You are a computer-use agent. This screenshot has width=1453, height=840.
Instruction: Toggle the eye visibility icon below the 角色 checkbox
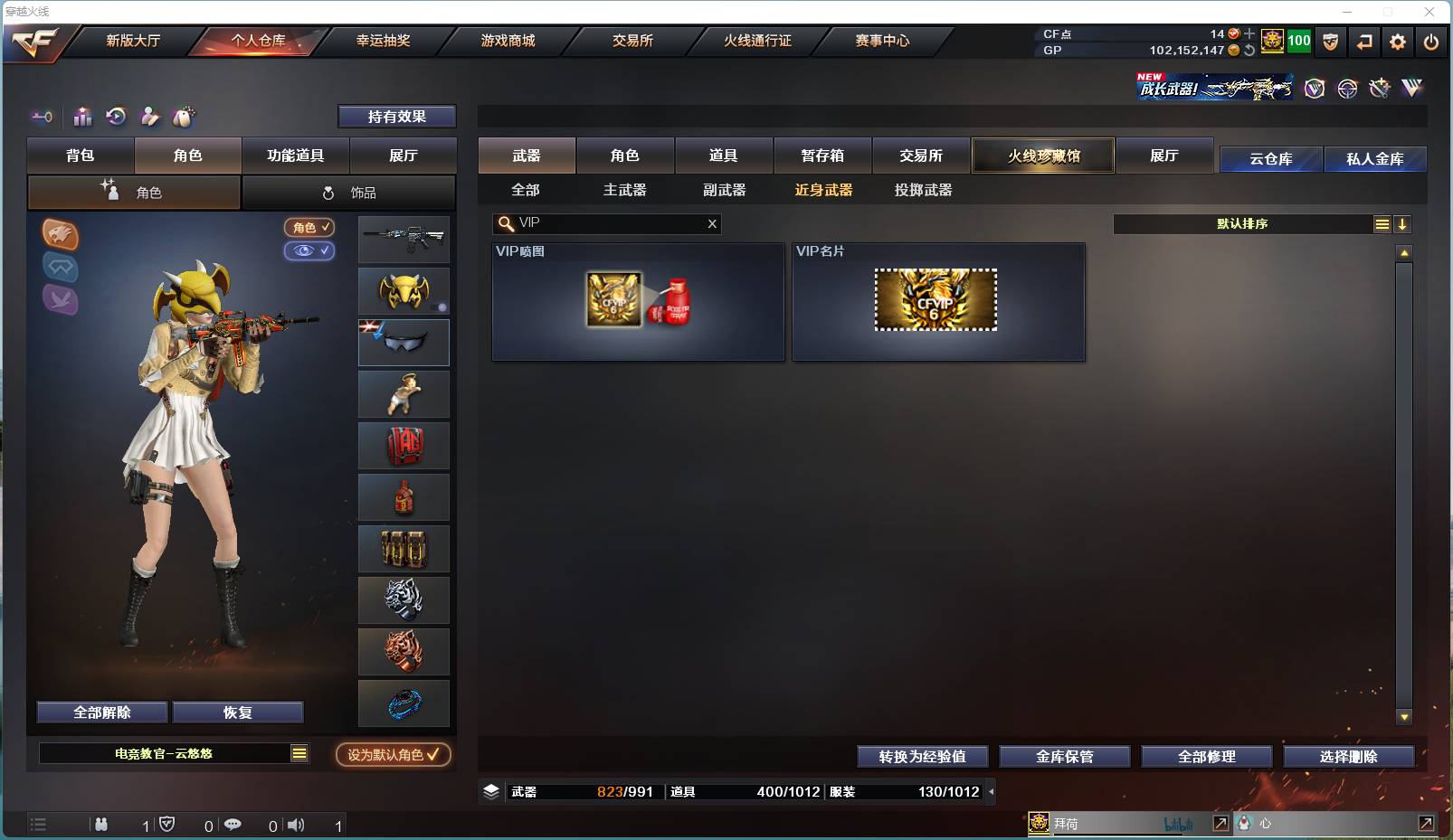pos(310,251)
